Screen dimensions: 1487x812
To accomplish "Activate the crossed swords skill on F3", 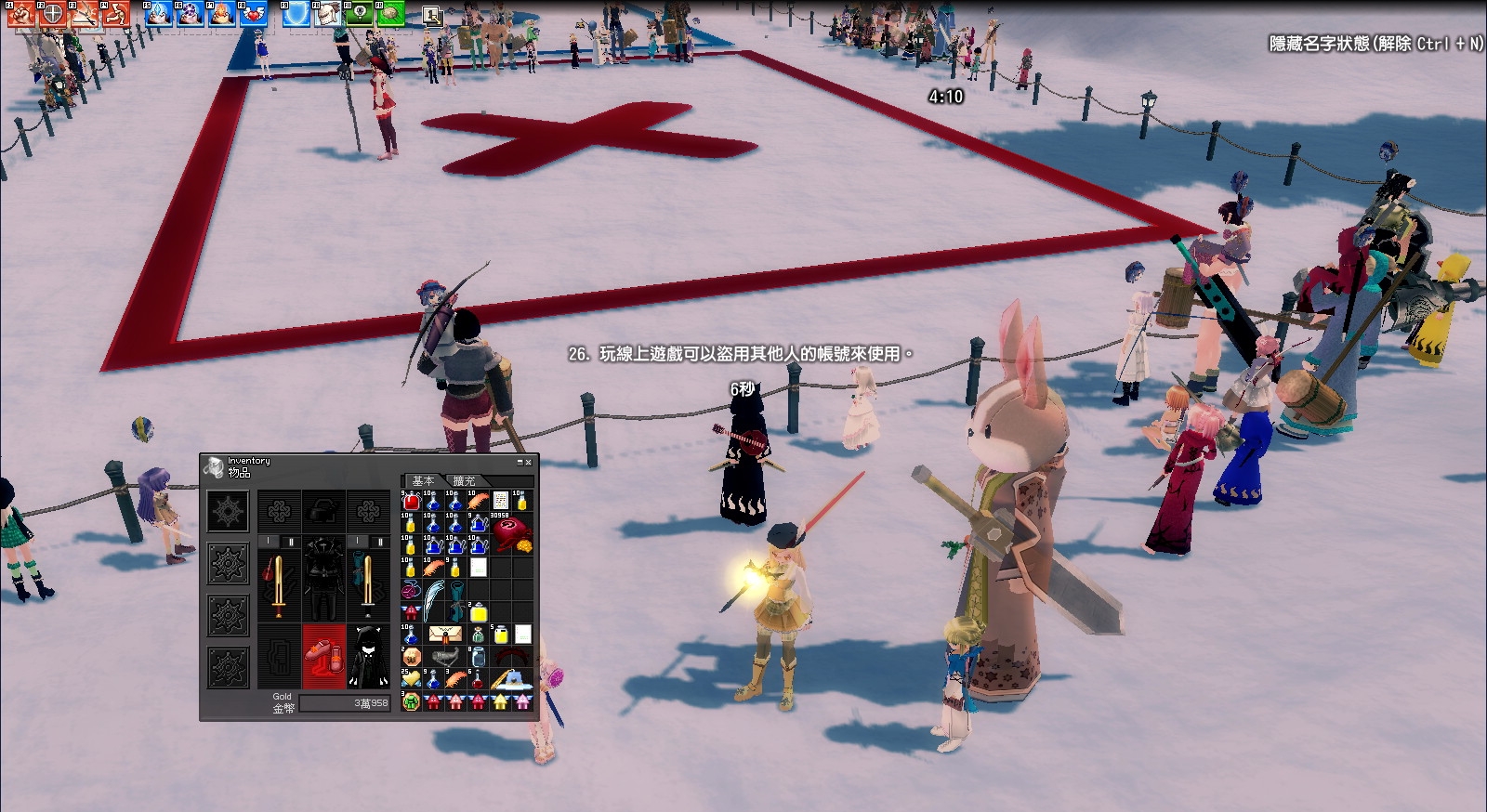I will [x=85, y=14].
